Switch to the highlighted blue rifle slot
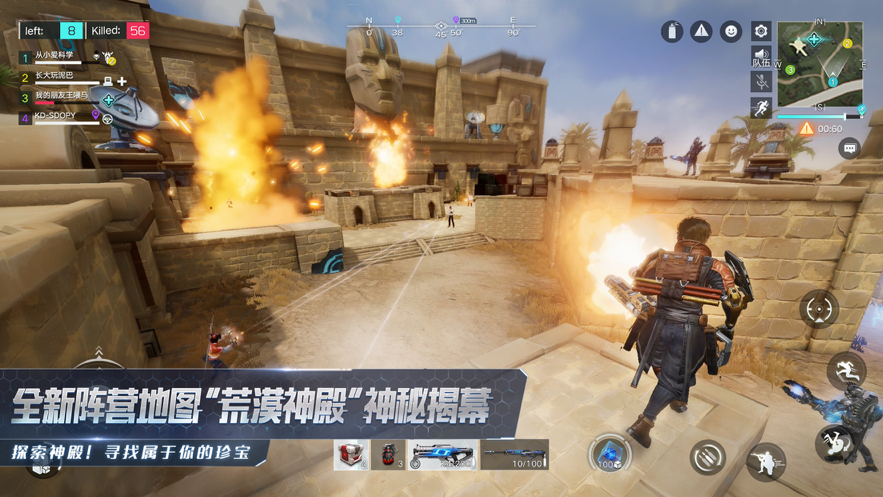The height and width of the screenshot is (497, 883). [x=442, y=455]
